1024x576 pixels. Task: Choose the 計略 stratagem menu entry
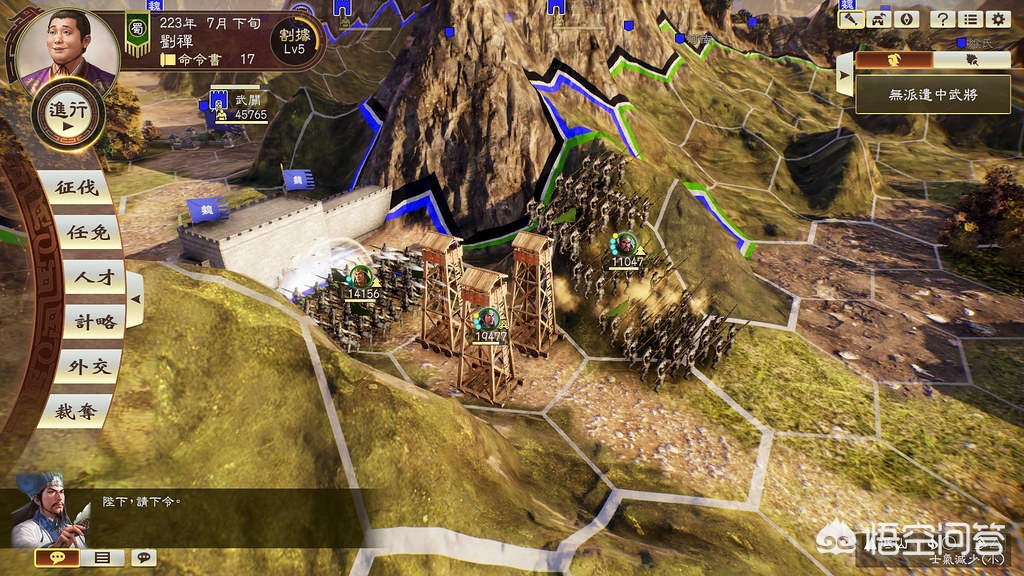pos(80,322)
